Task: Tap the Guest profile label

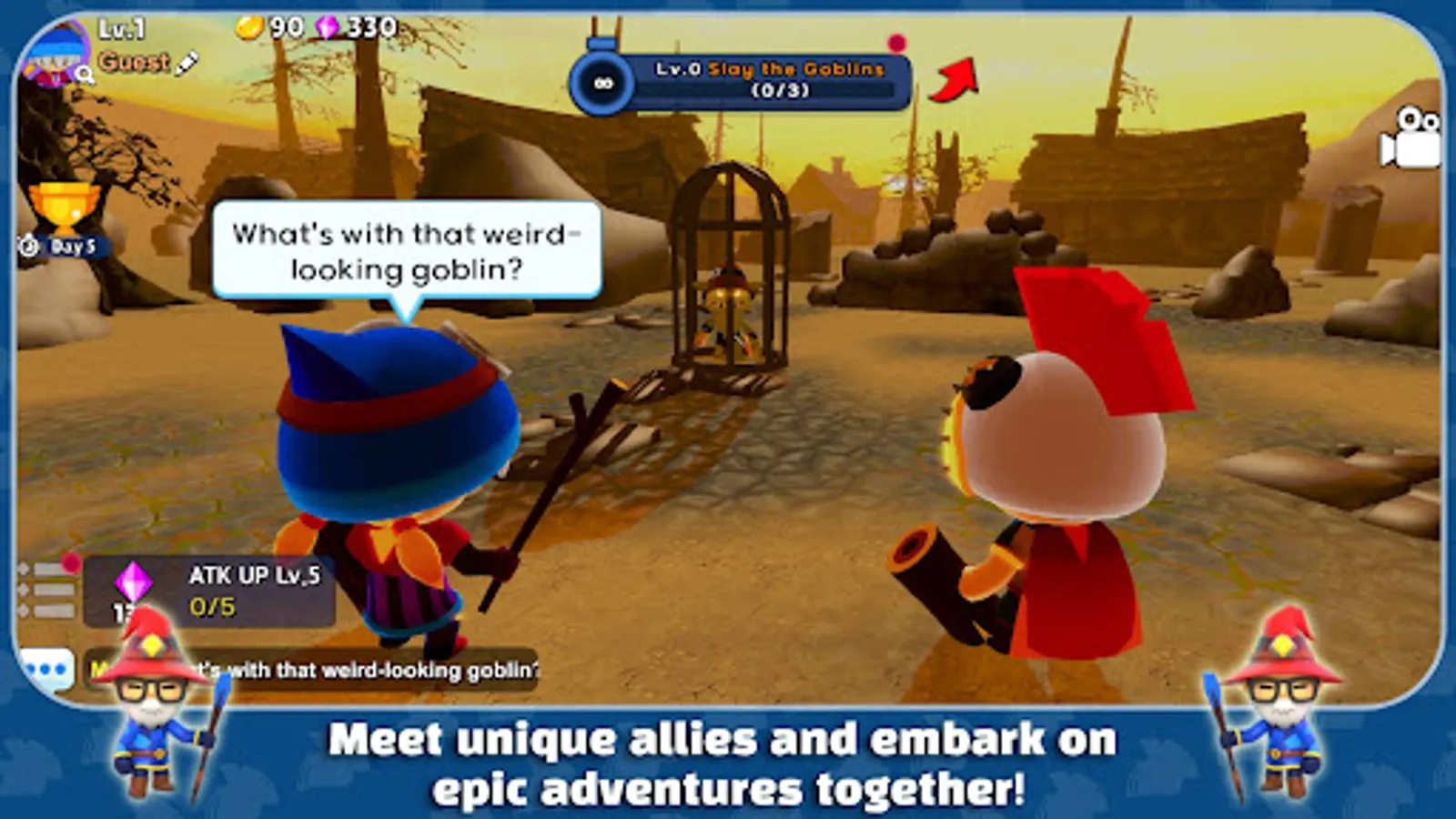Action: [133, 64]
